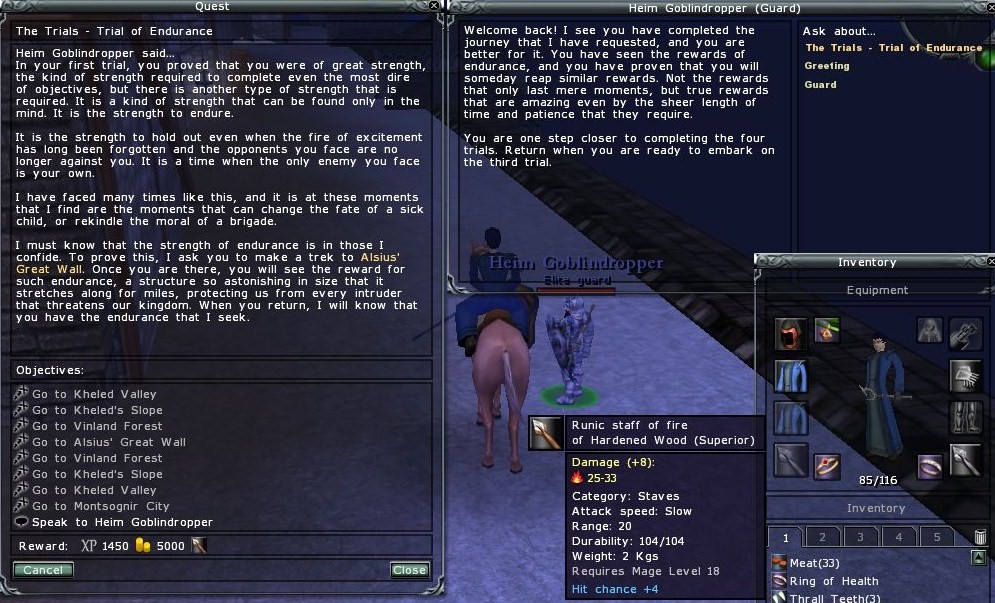This screenshot has height=603, width=995.
Task: Ask Heim about the Guard topic
Action: click(821, 85)
